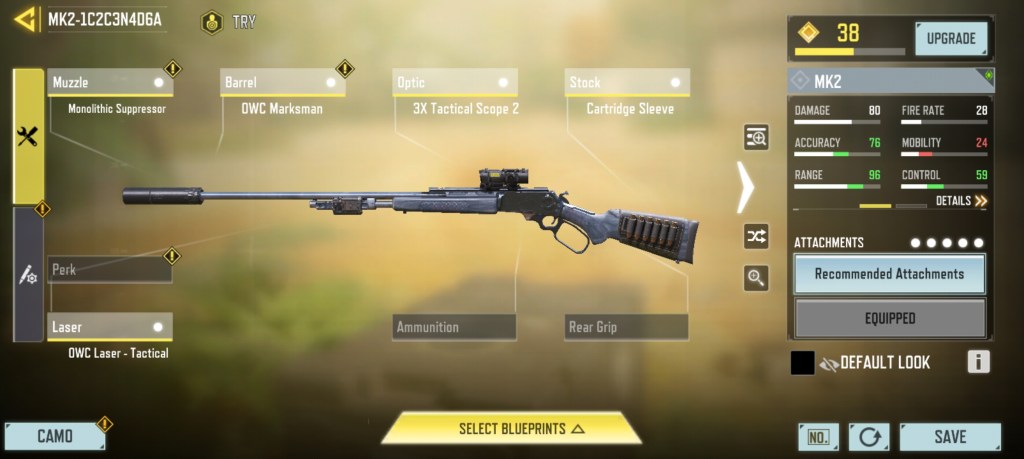
Task: Open the empty Rear Grip slot
Action: [x=626, y=327]
